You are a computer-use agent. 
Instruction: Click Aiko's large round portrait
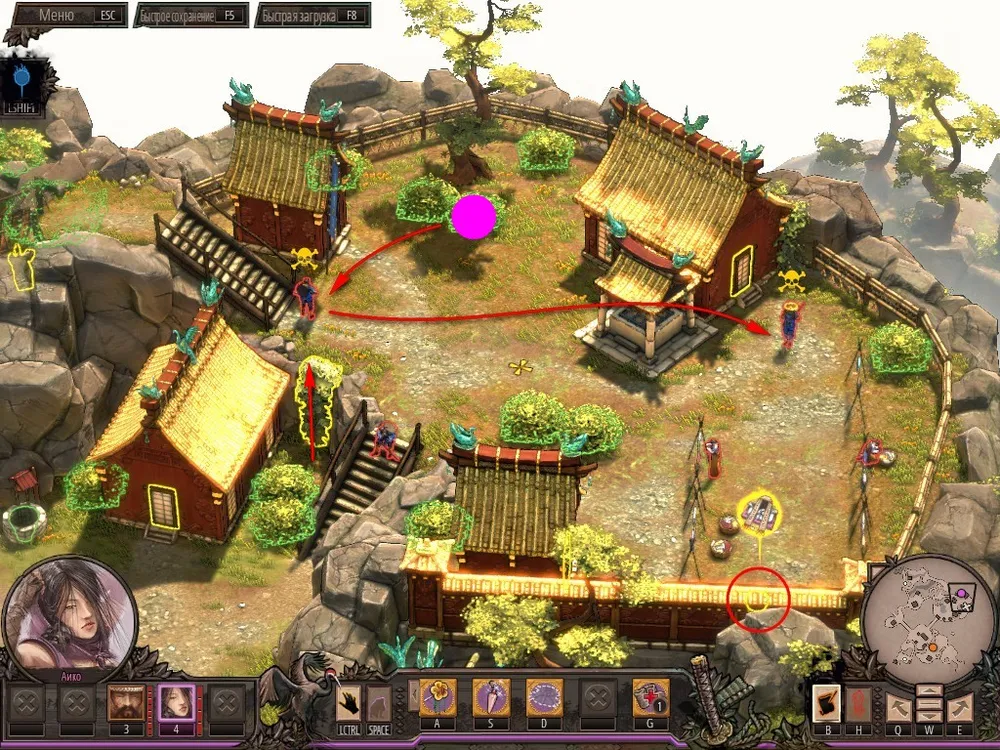point(70,612)
